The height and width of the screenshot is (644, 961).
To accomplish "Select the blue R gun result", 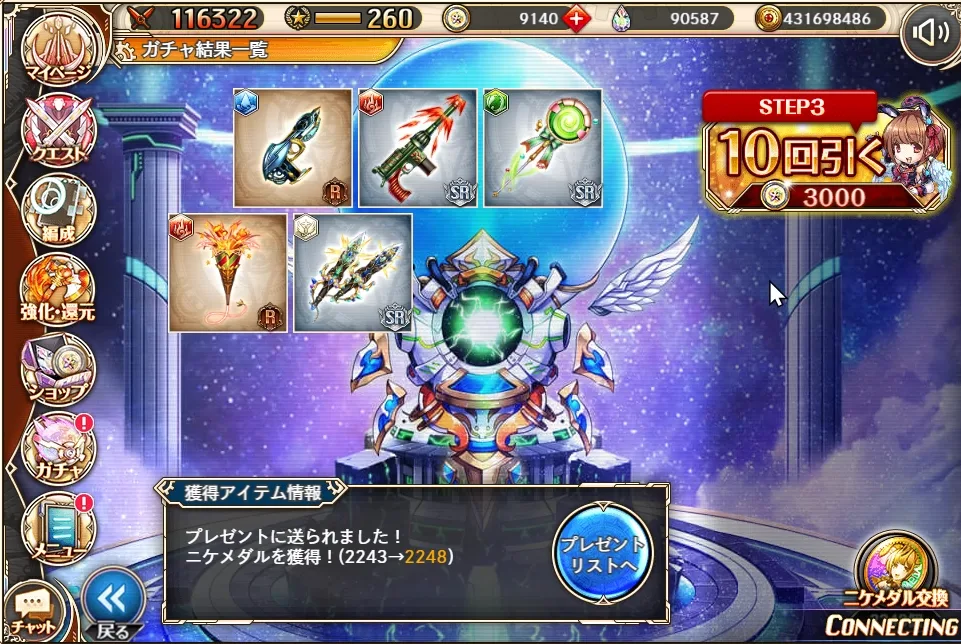I will [x=293, y=148].
